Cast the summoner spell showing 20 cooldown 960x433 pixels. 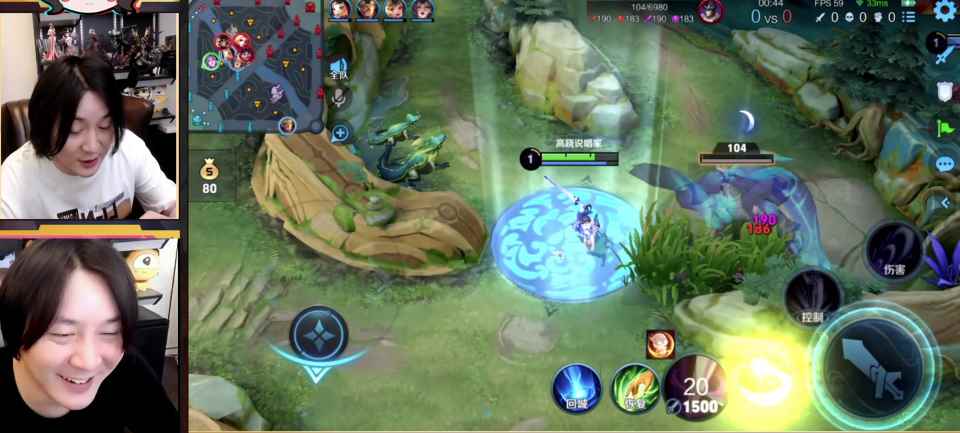[694, 387]
